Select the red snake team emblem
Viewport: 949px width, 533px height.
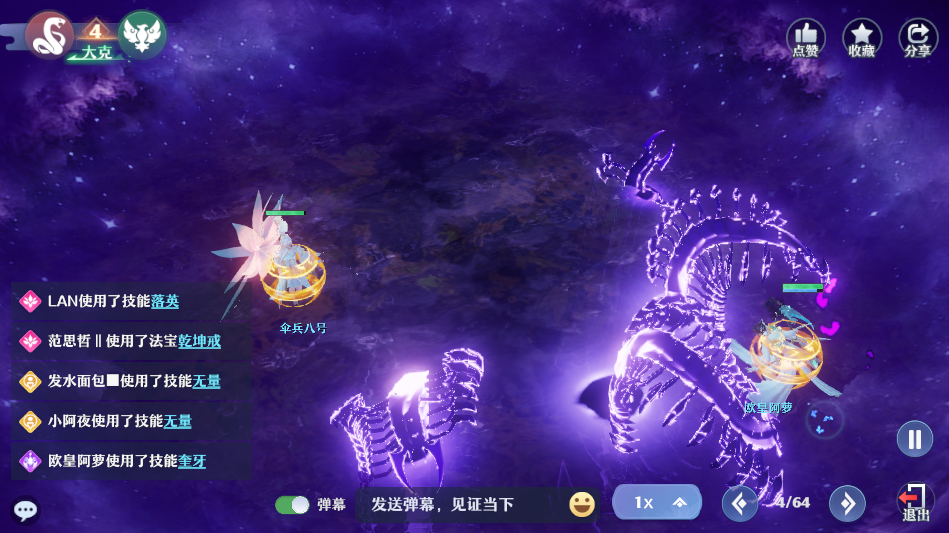pos(49,35)
